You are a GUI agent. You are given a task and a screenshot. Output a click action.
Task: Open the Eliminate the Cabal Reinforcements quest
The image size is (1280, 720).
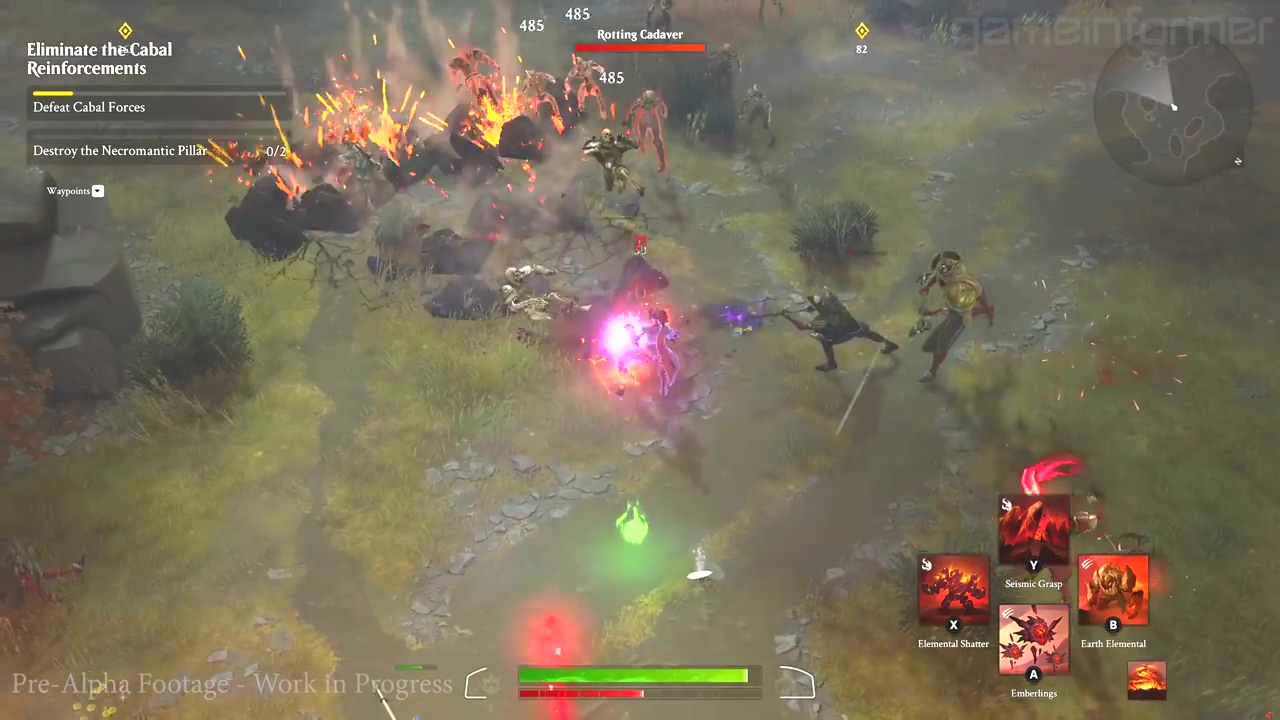click(x=100, y=59)
